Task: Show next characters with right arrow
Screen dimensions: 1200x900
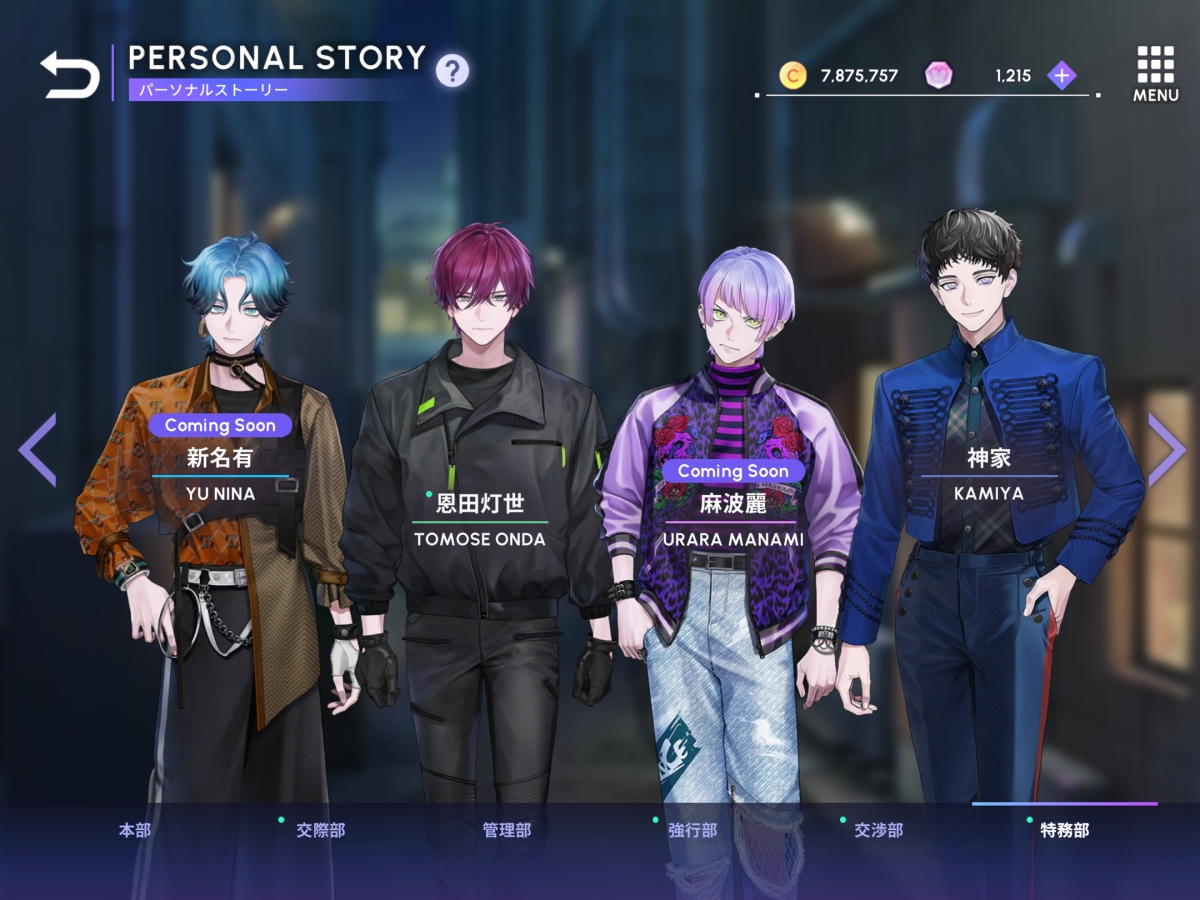Action: [1165, 450]
